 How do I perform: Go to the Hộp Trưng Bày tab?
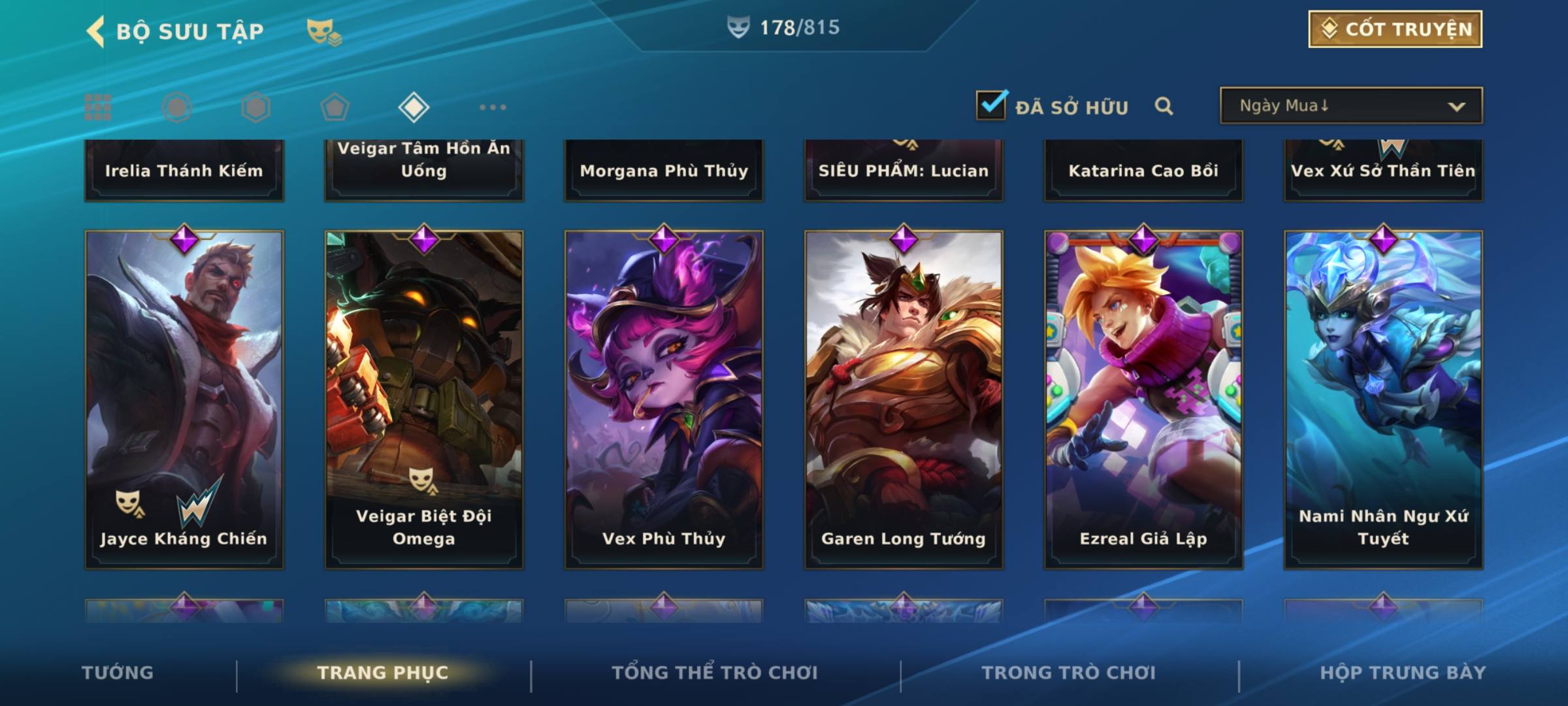pyautogui.click(x=1403, y=673)
